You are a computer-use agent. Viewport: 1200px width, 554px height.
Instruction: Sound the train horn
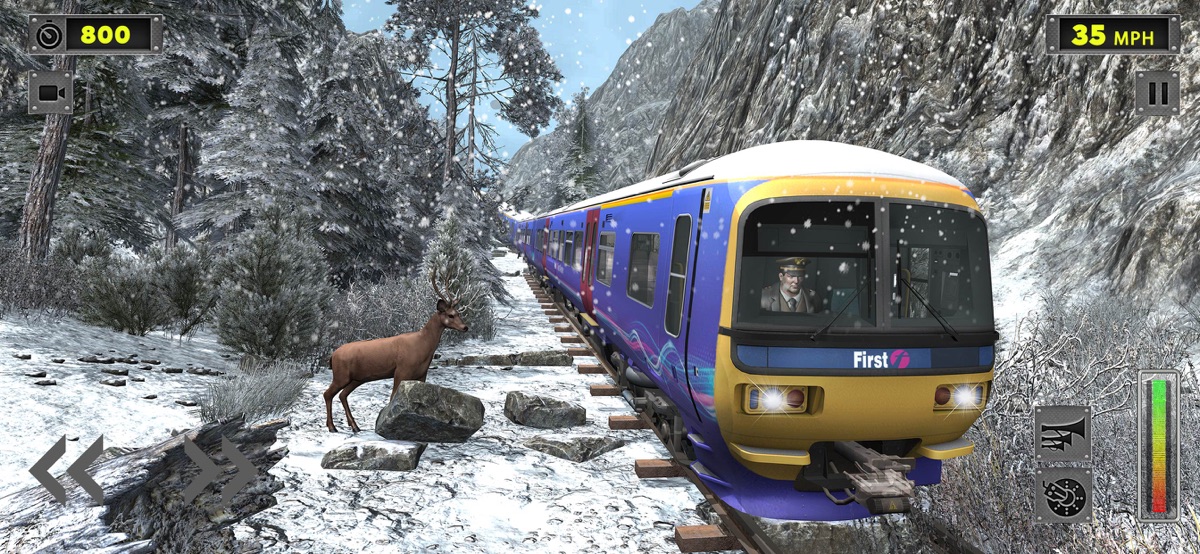[1062, 434]
